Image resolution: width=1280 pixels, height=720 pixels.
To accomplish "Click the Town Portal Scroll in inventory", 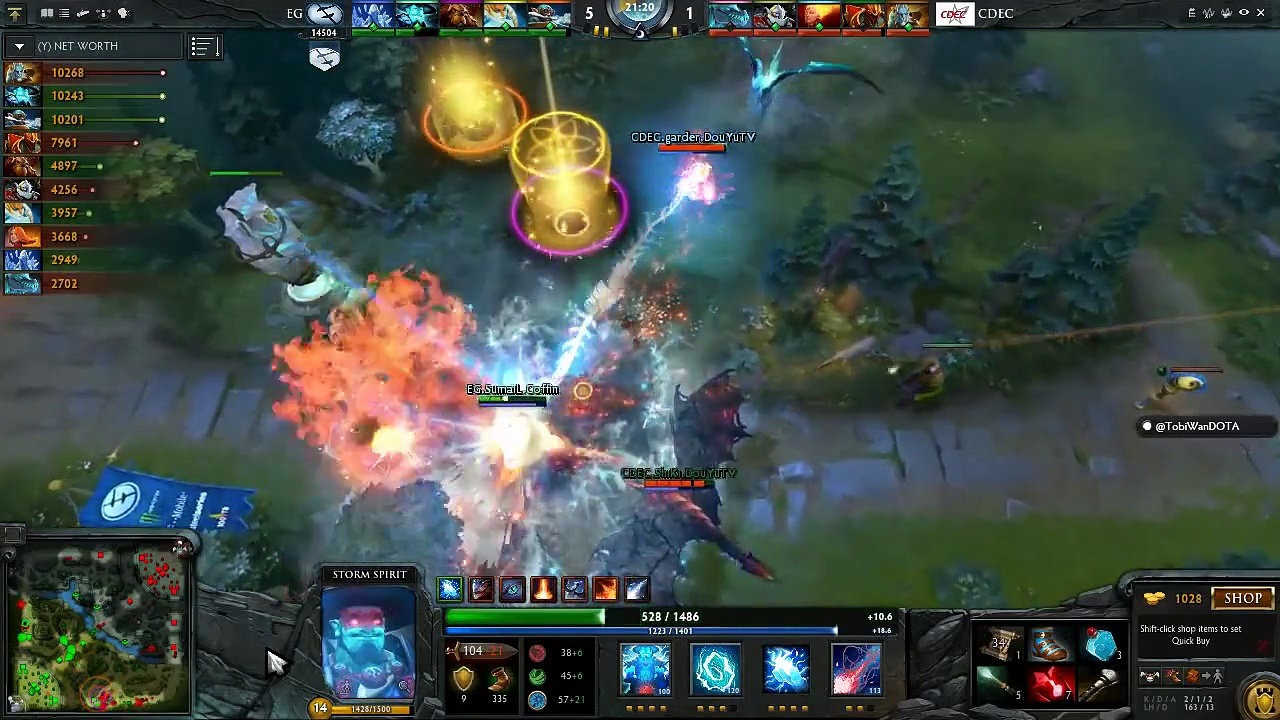I will pos(997,645).
